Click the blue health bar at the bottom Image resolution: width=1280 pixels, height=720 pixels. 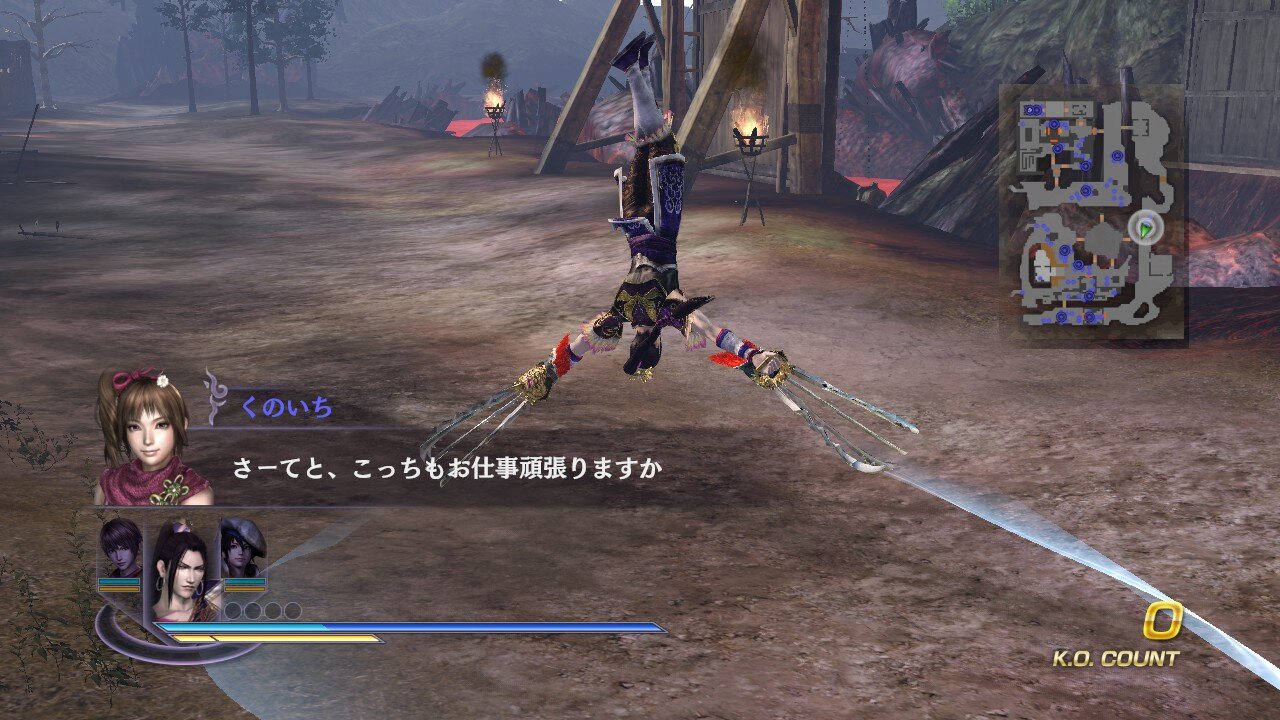click(x=400, y=628)
